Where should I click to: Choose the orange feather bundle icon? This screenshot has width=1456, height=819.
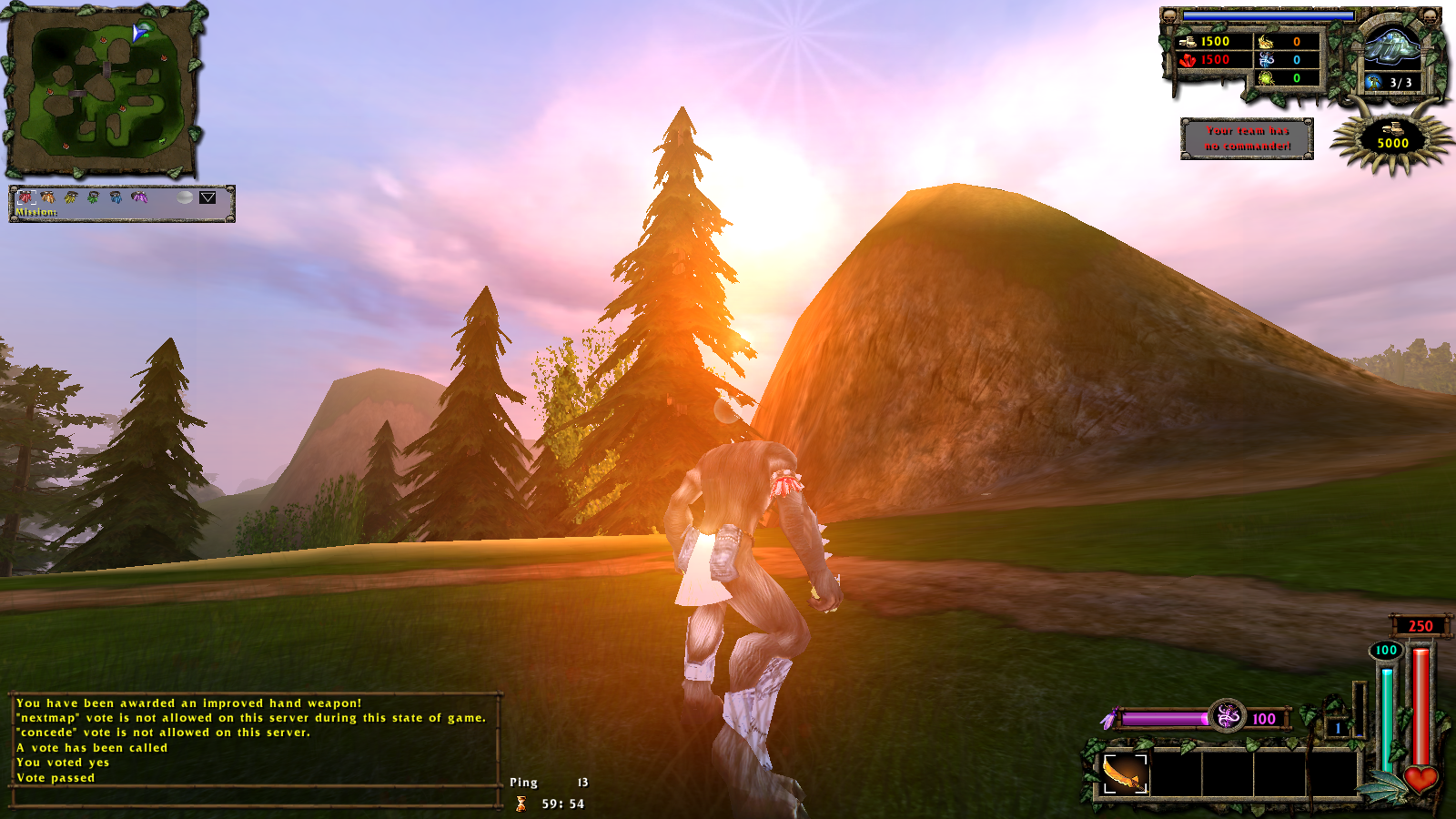pos(48,197)
